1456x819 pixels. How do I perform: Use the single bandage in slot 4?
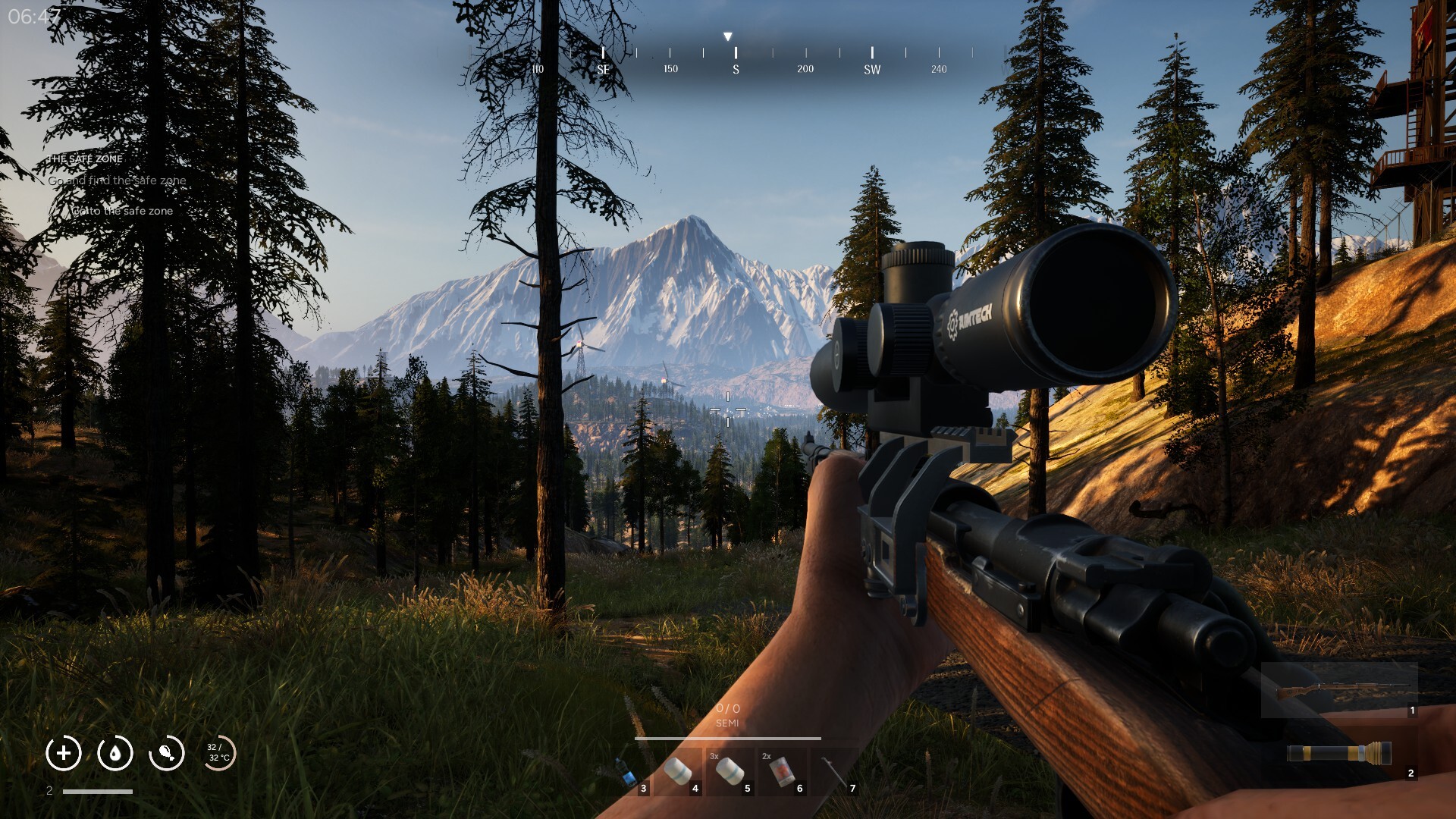point(677,772)
